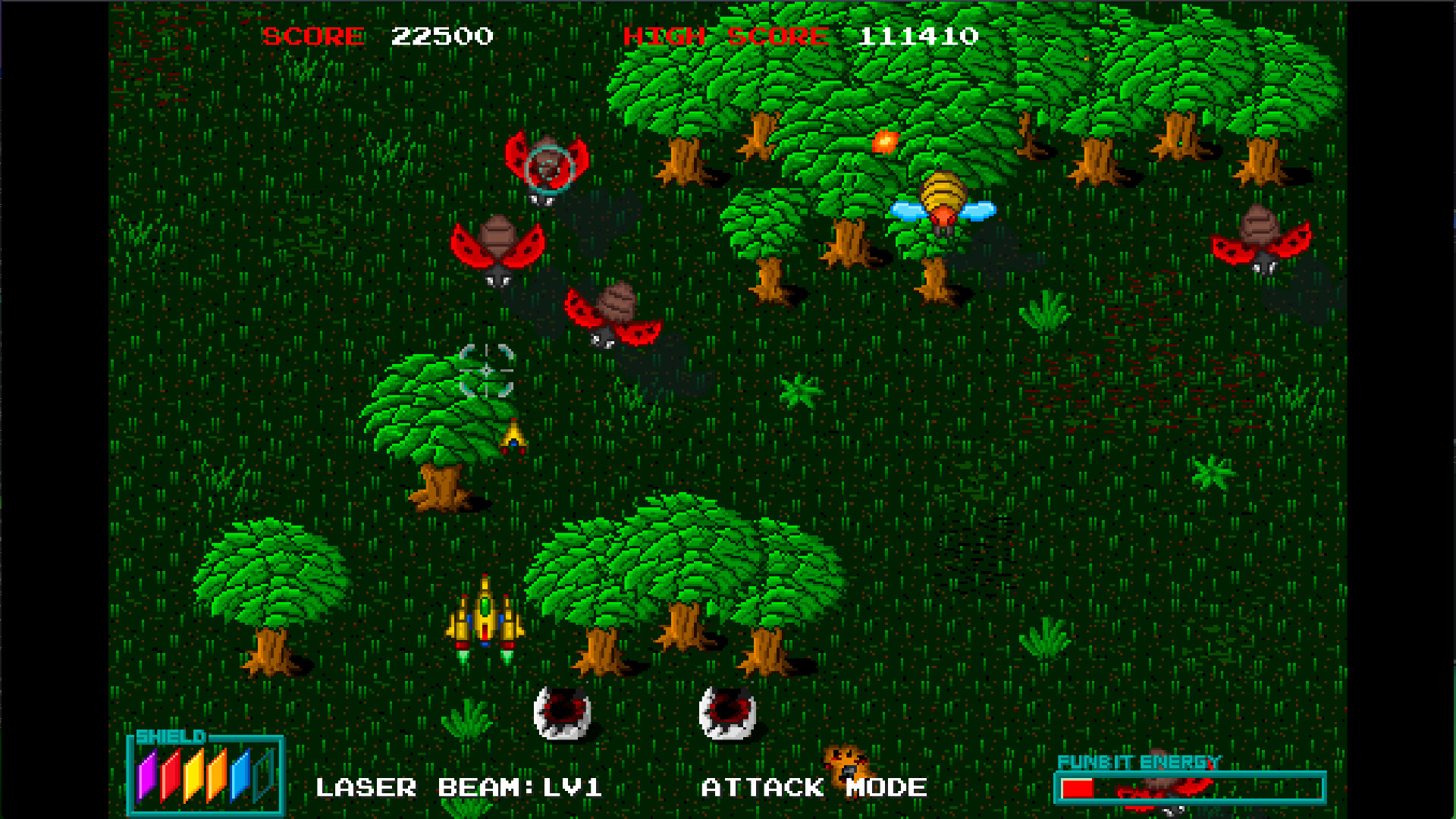
Task: Click the orange fireball in the treetops
Action: pyautogui.click(x=884, y=141)
